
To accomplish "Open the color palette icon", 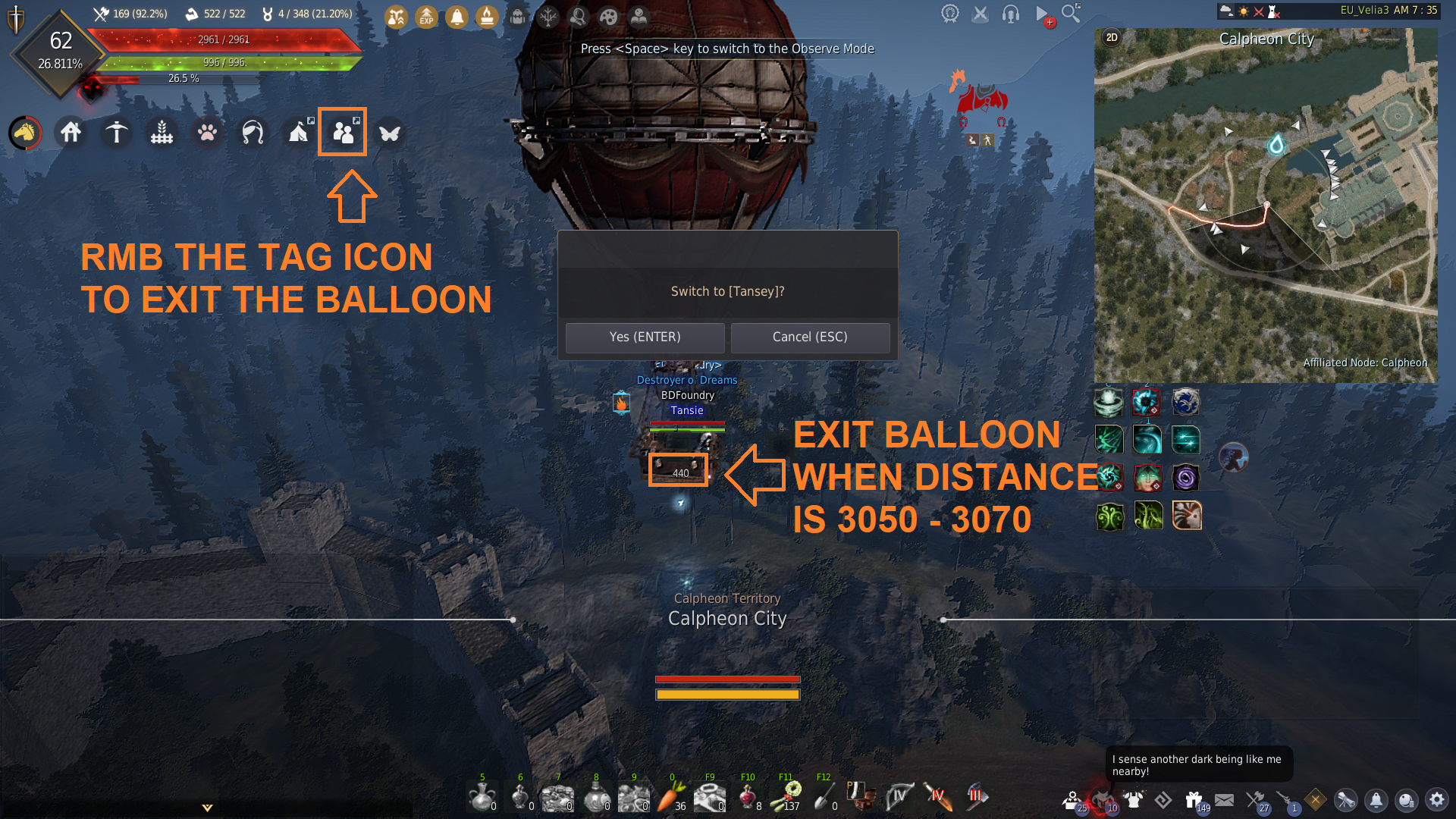I will (608, 17).
